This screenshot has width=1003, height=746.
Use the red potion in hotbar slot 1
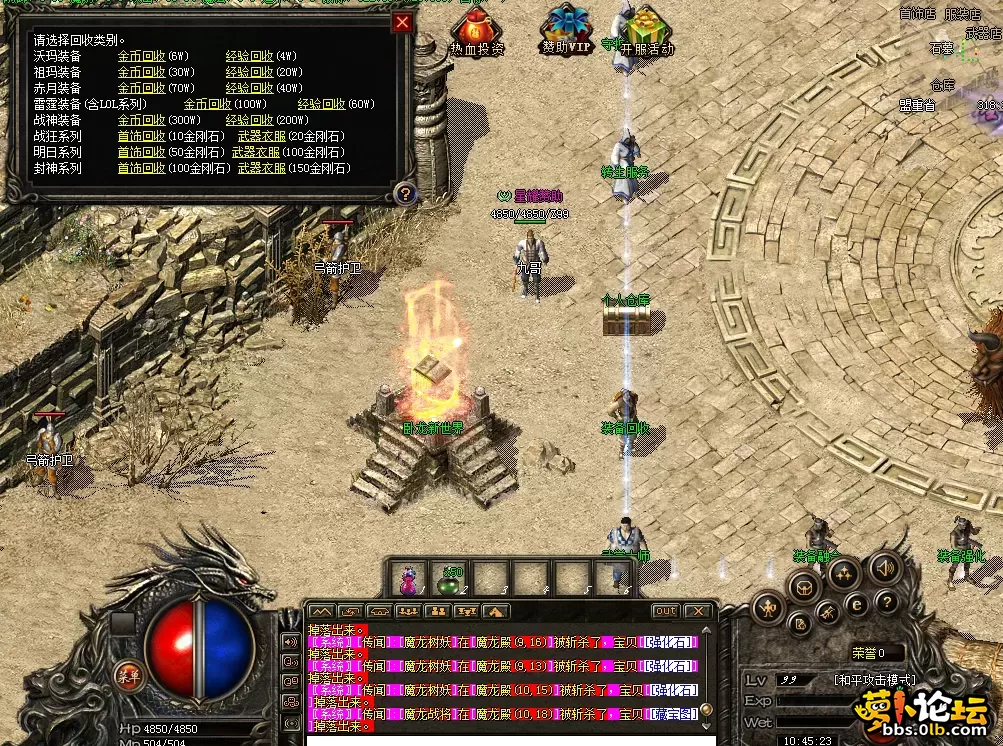(408, 579)
